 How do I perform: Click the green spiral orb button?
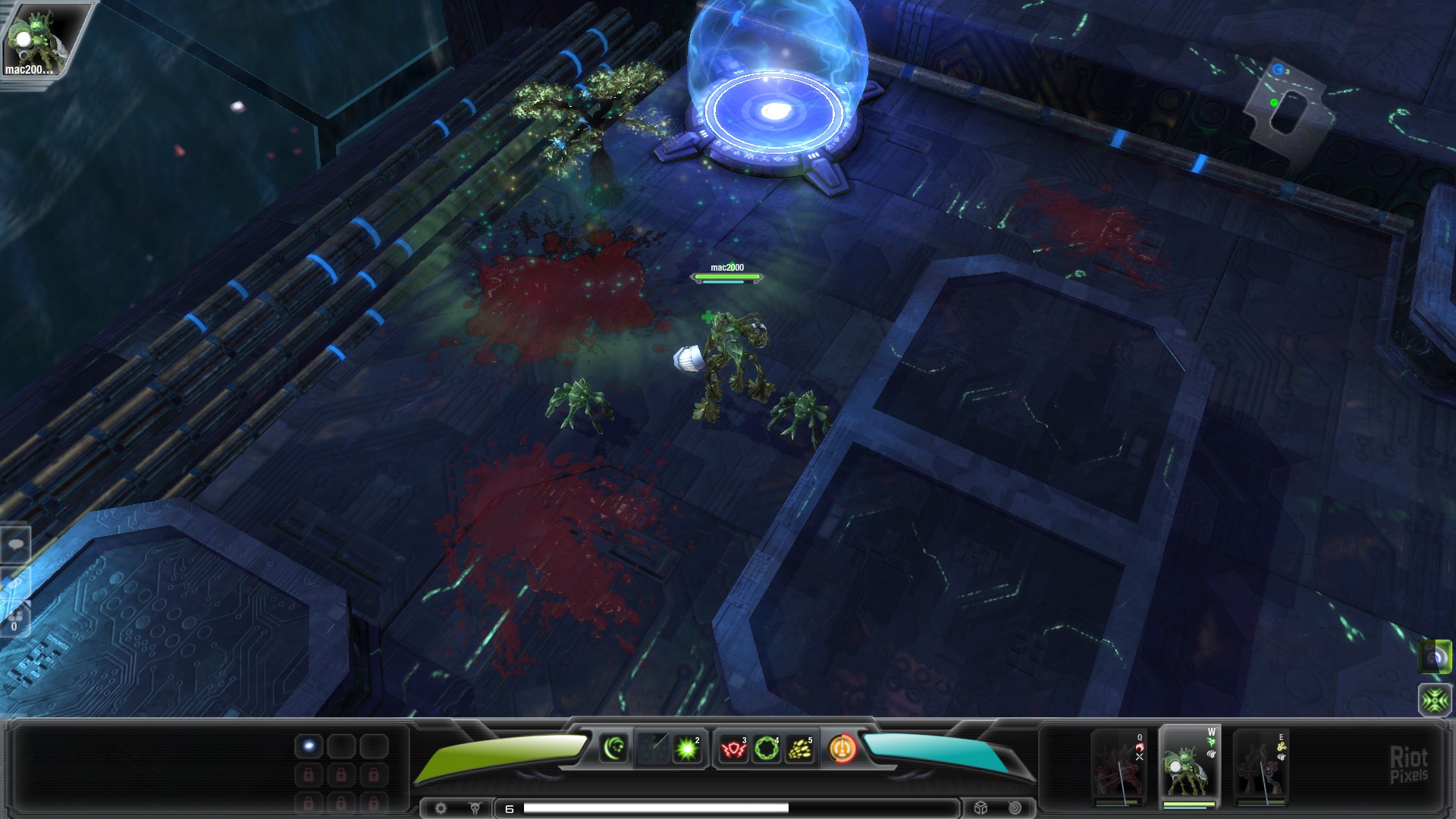tap(1435, 657)
